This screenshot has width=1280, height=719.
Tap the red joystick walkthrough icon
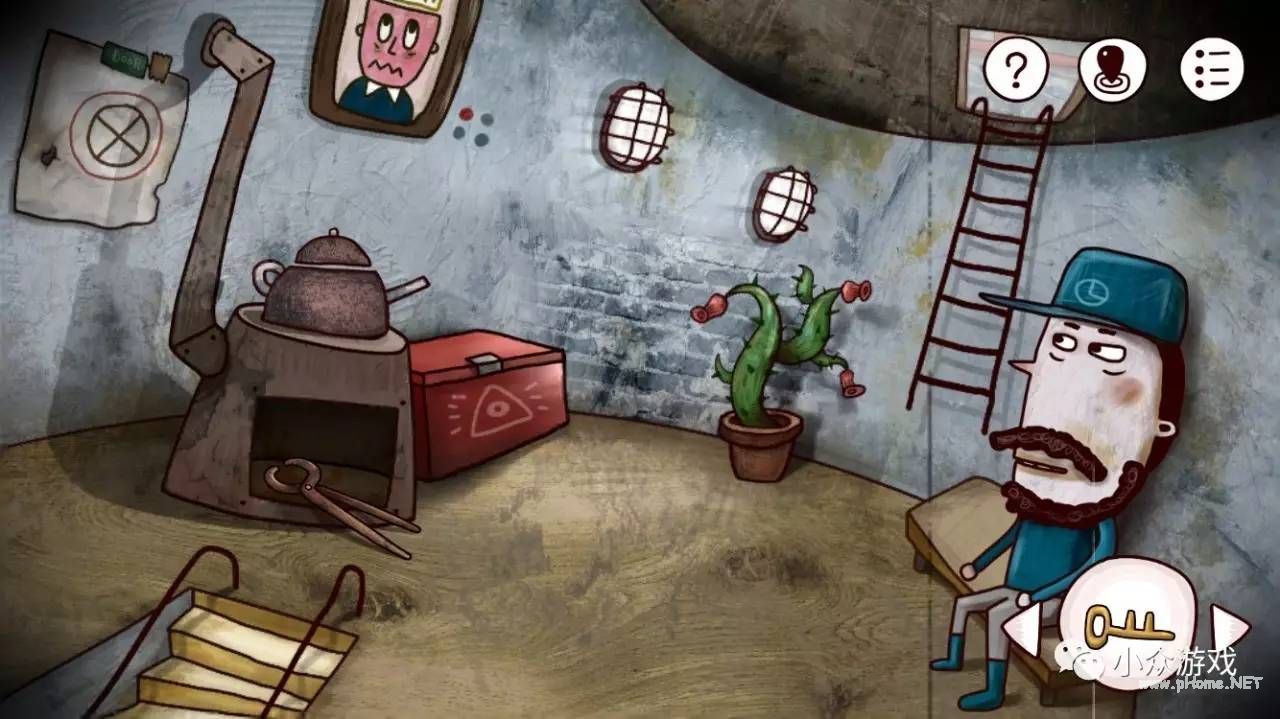click(1112, 69)
